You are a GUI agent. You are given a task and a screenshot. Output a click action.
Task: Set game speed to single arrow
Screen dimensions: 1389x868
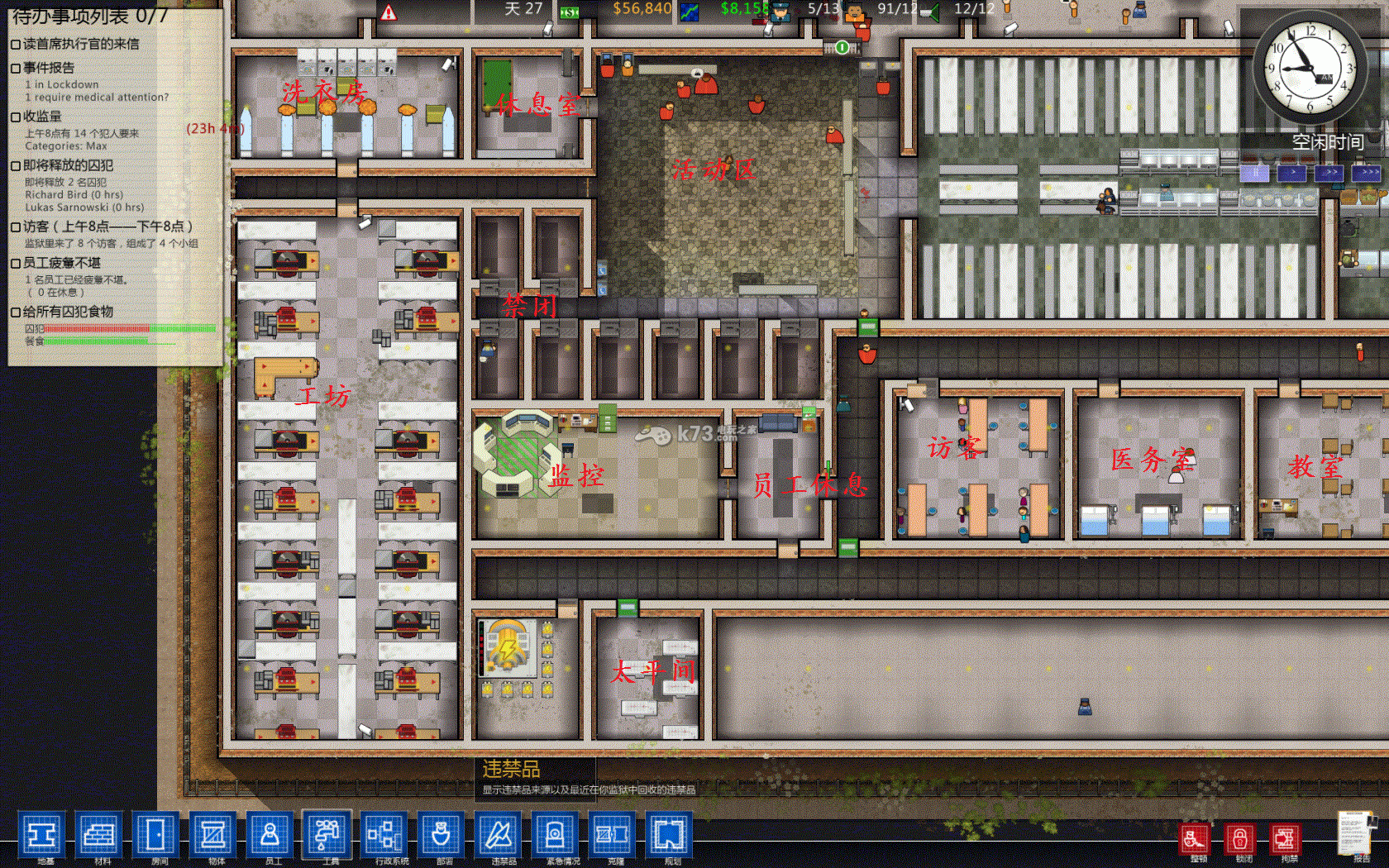[1291, 173]
